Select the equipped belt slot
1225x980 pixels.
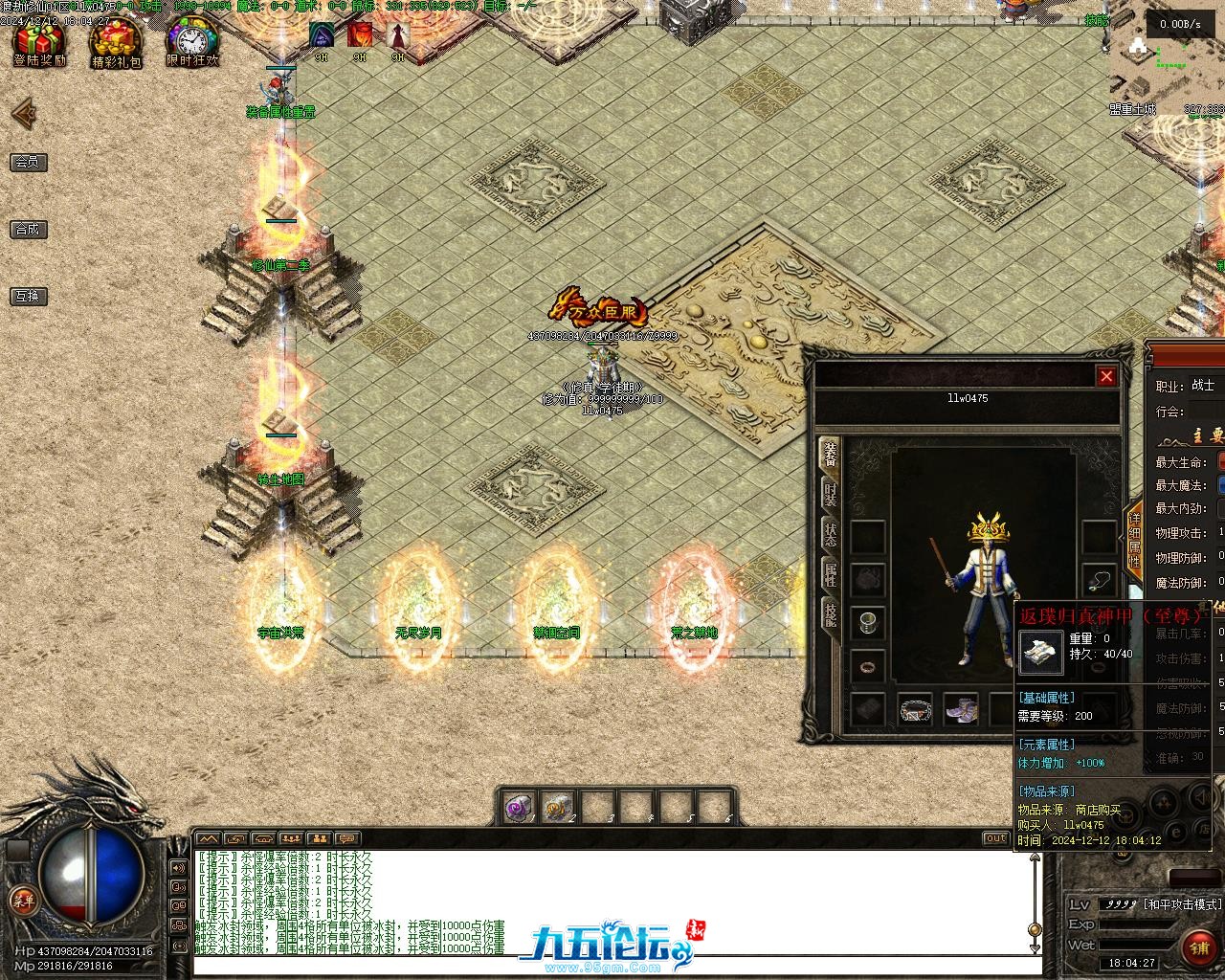[915, 709]
